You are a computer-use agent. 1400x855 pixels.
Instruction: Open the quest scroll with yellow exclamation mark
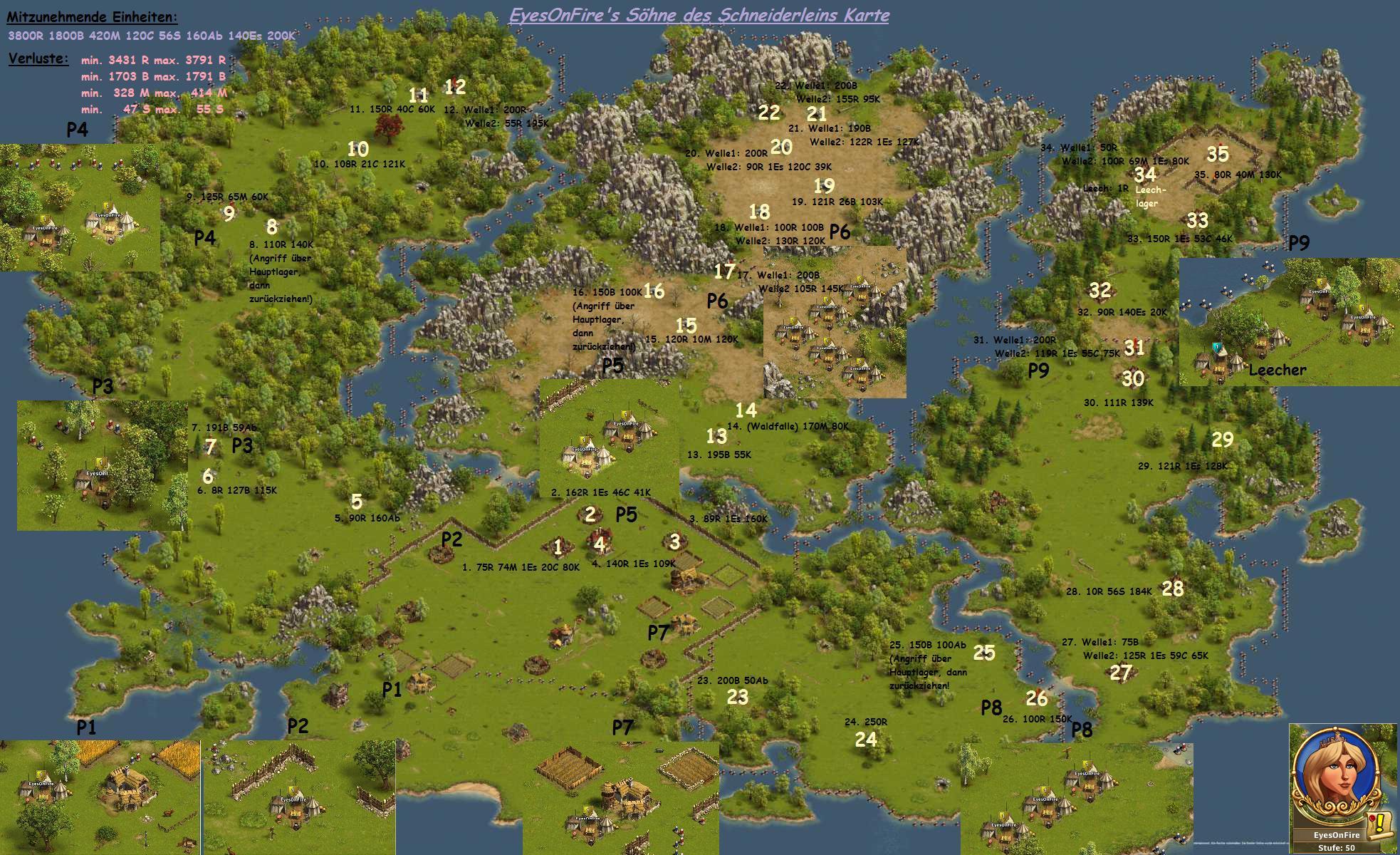(1380, 824)
